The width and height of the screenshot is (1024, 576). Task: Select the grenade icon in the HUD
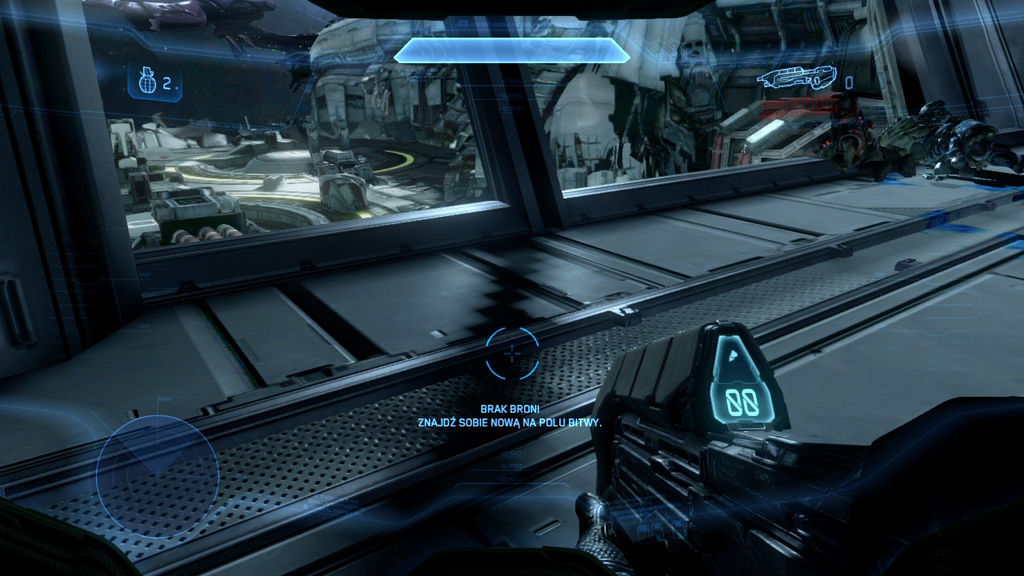(146, 84)
